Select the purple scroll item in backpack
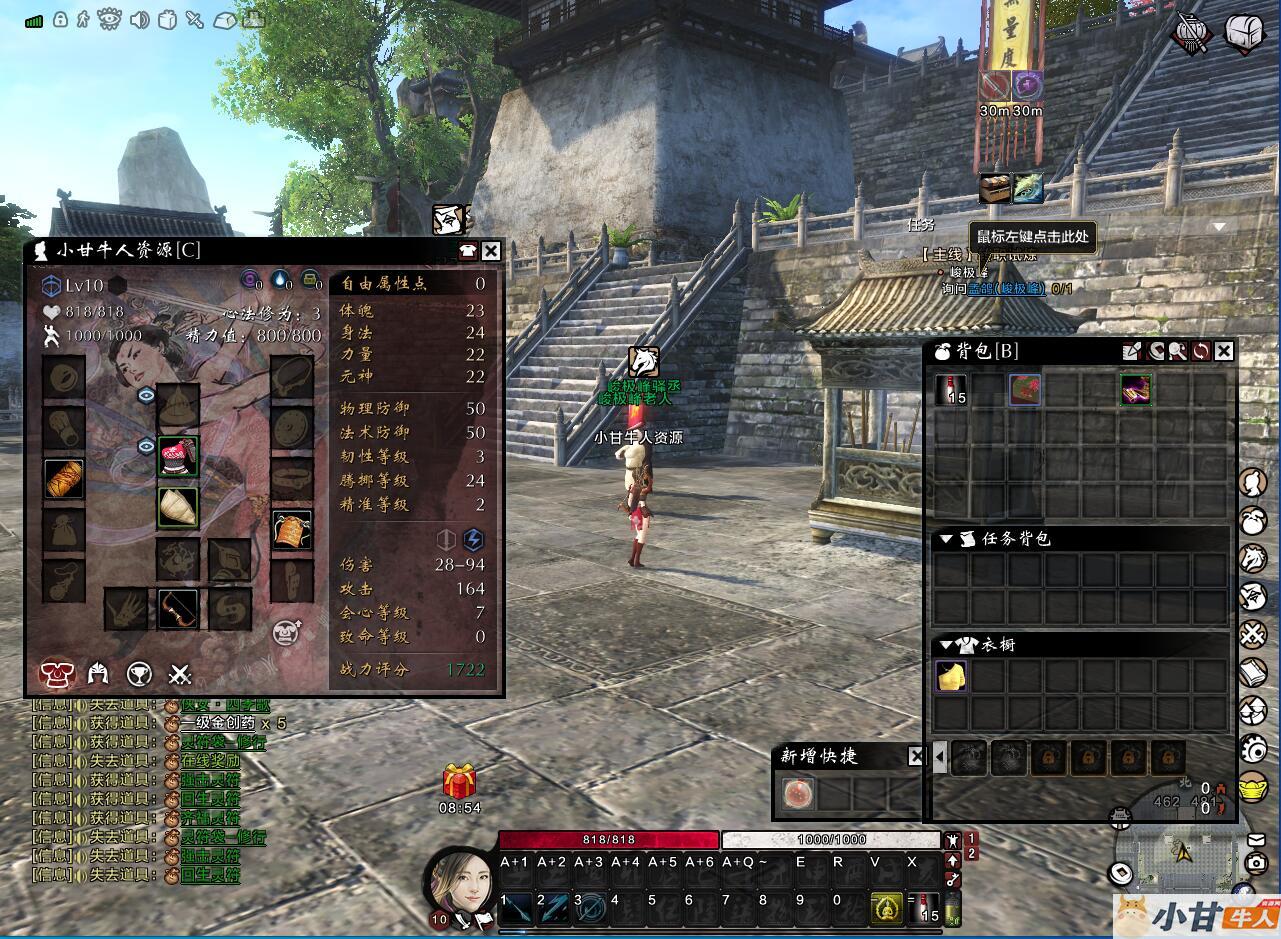Viewport: 1281px width, 939px height. [1135, 389]
